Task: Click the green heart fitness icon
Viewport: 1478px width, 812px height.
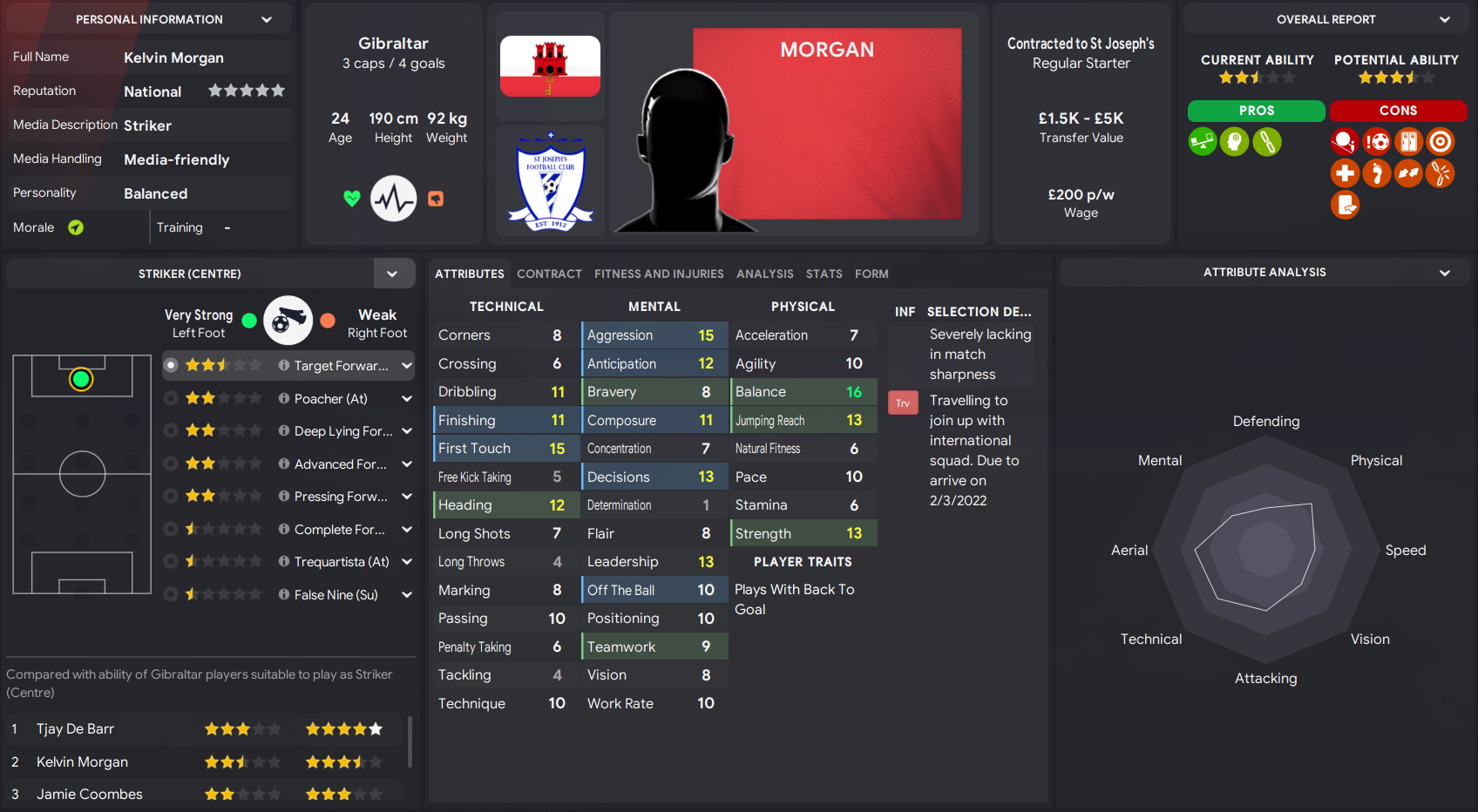Action: pos(351,199)
